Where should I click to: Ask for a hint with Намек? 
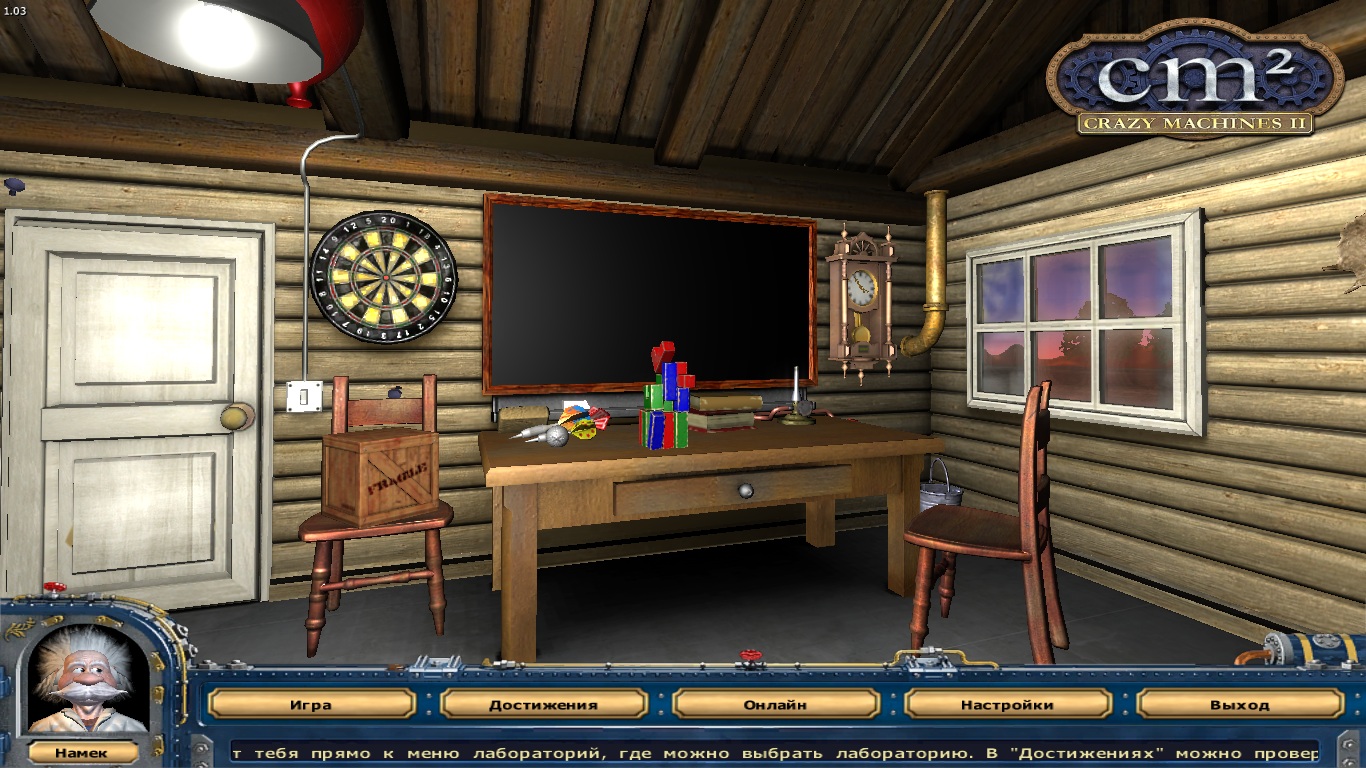[x=82, y=753]
